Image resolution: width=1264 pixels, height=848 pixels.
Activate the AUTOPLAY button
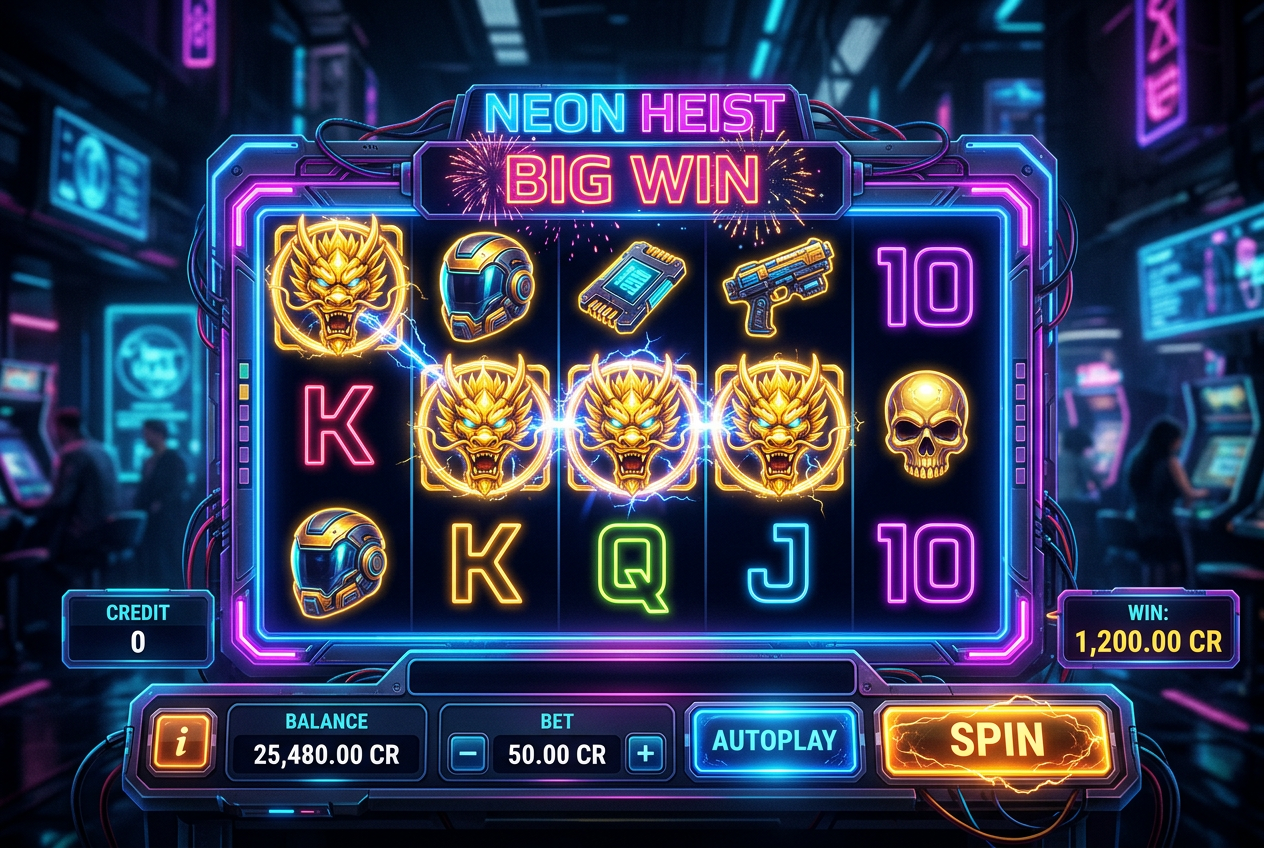(774, 741)
